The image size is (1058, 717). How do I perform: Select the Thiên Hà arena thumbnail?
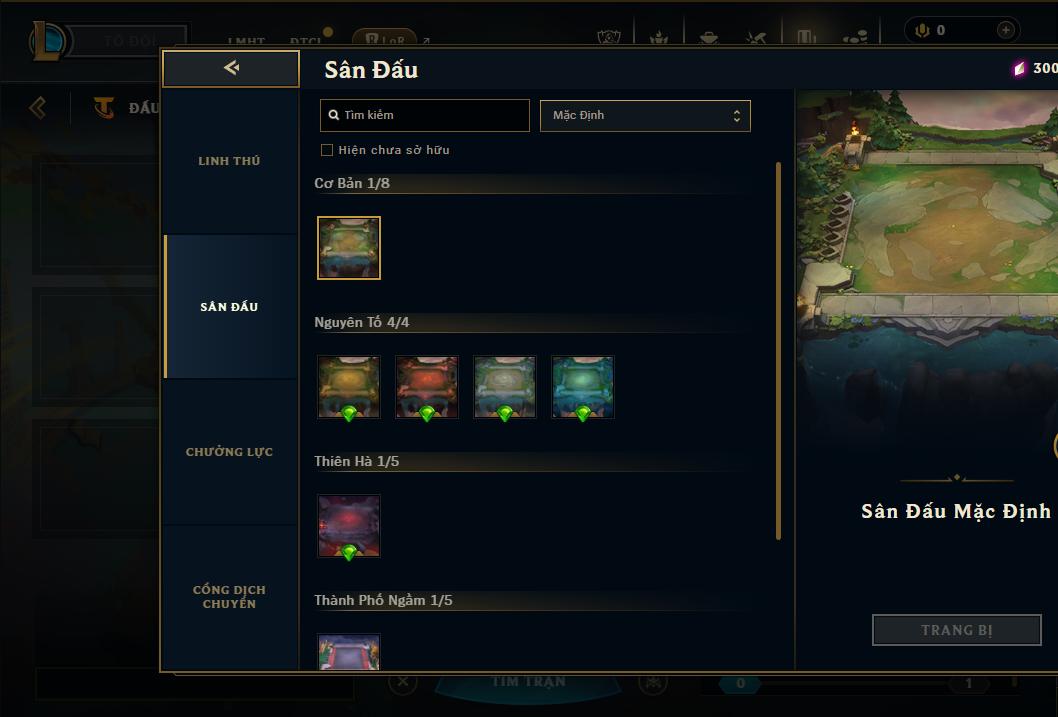point(349,525)
